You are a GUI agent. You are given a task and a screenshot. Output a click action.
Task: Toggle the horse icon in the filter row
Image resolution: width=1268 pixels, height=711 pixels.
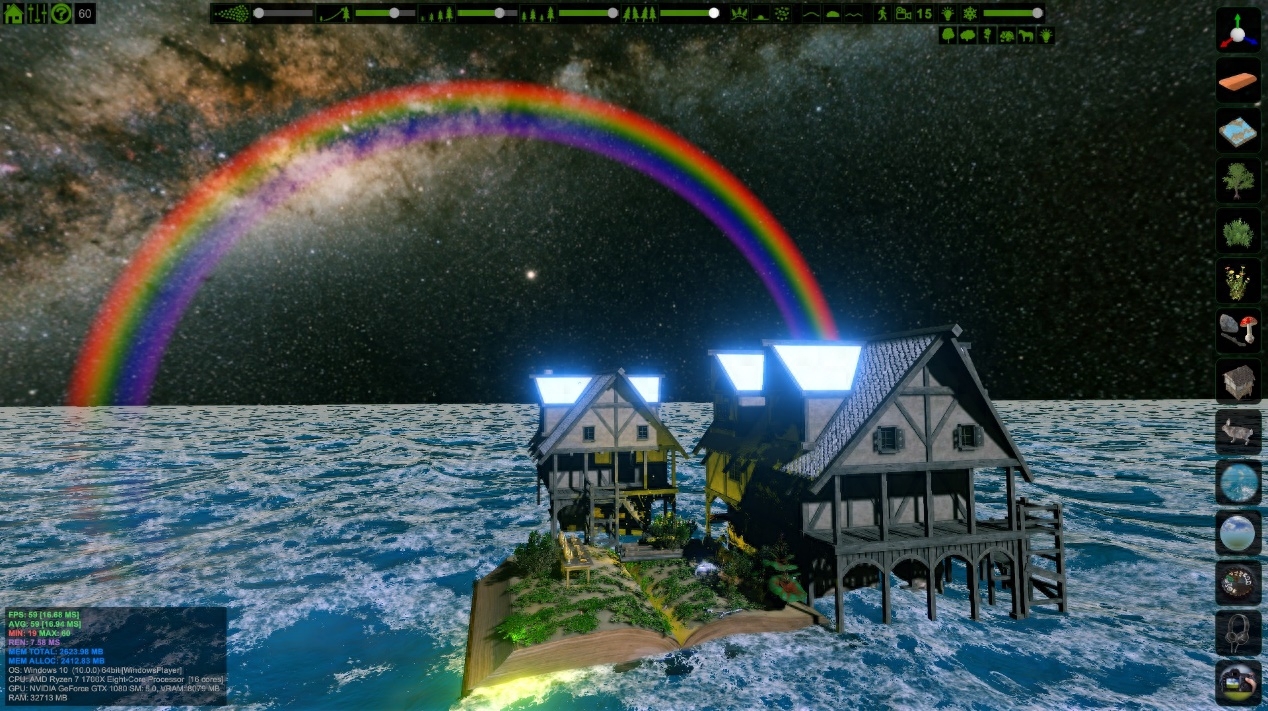pos(1026,35)
